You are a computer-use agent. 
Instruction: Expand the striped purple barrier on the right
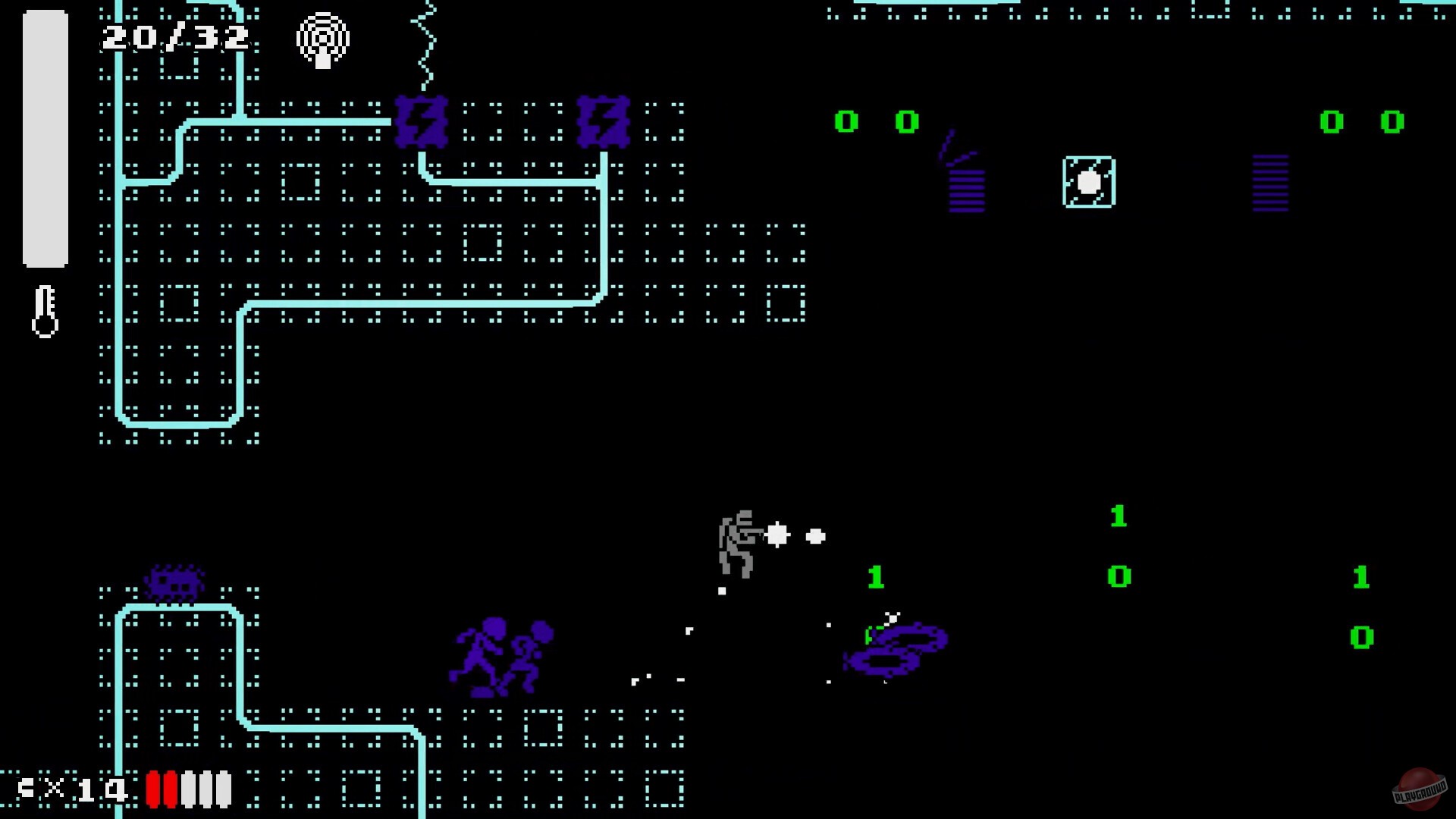point(1269,182)
